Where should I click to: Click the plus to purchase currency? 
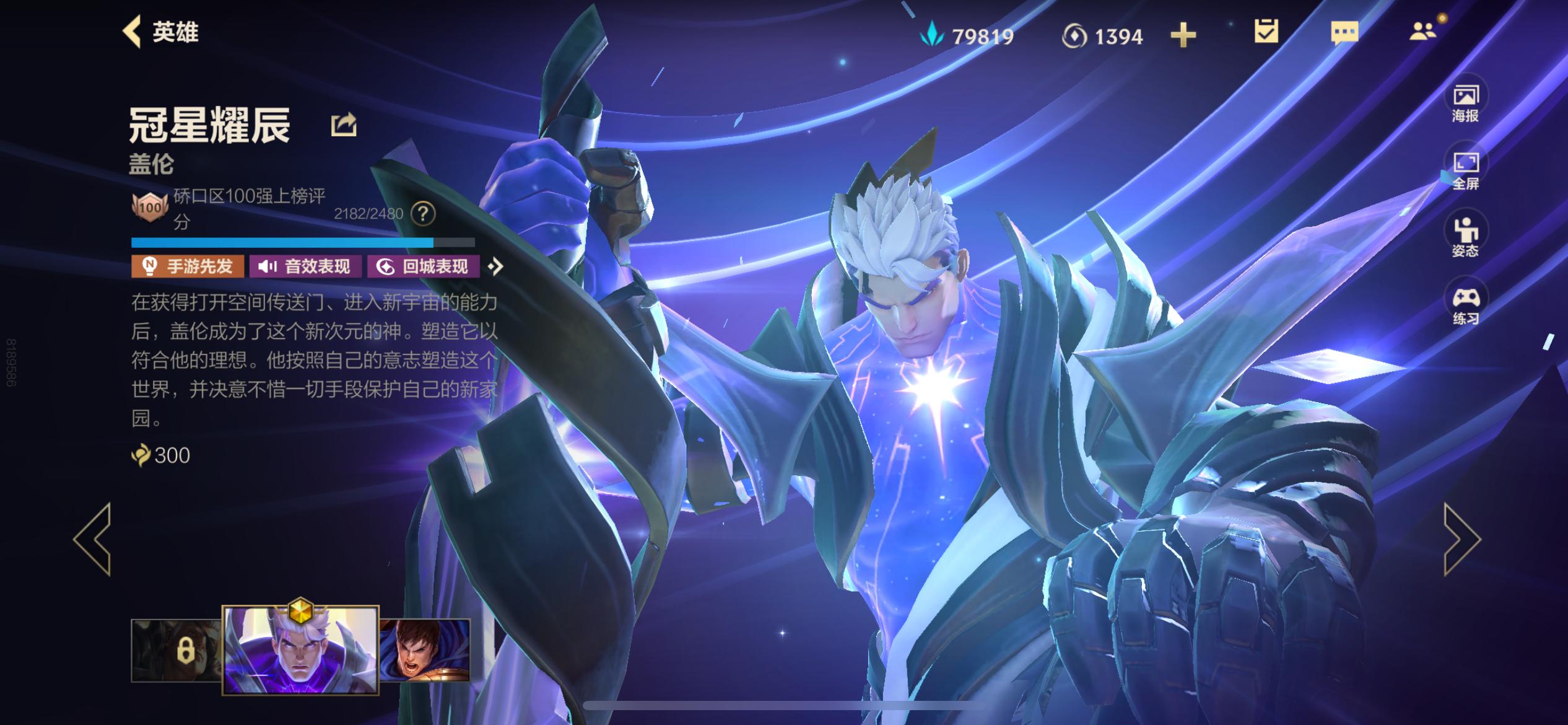point(1185,36)
